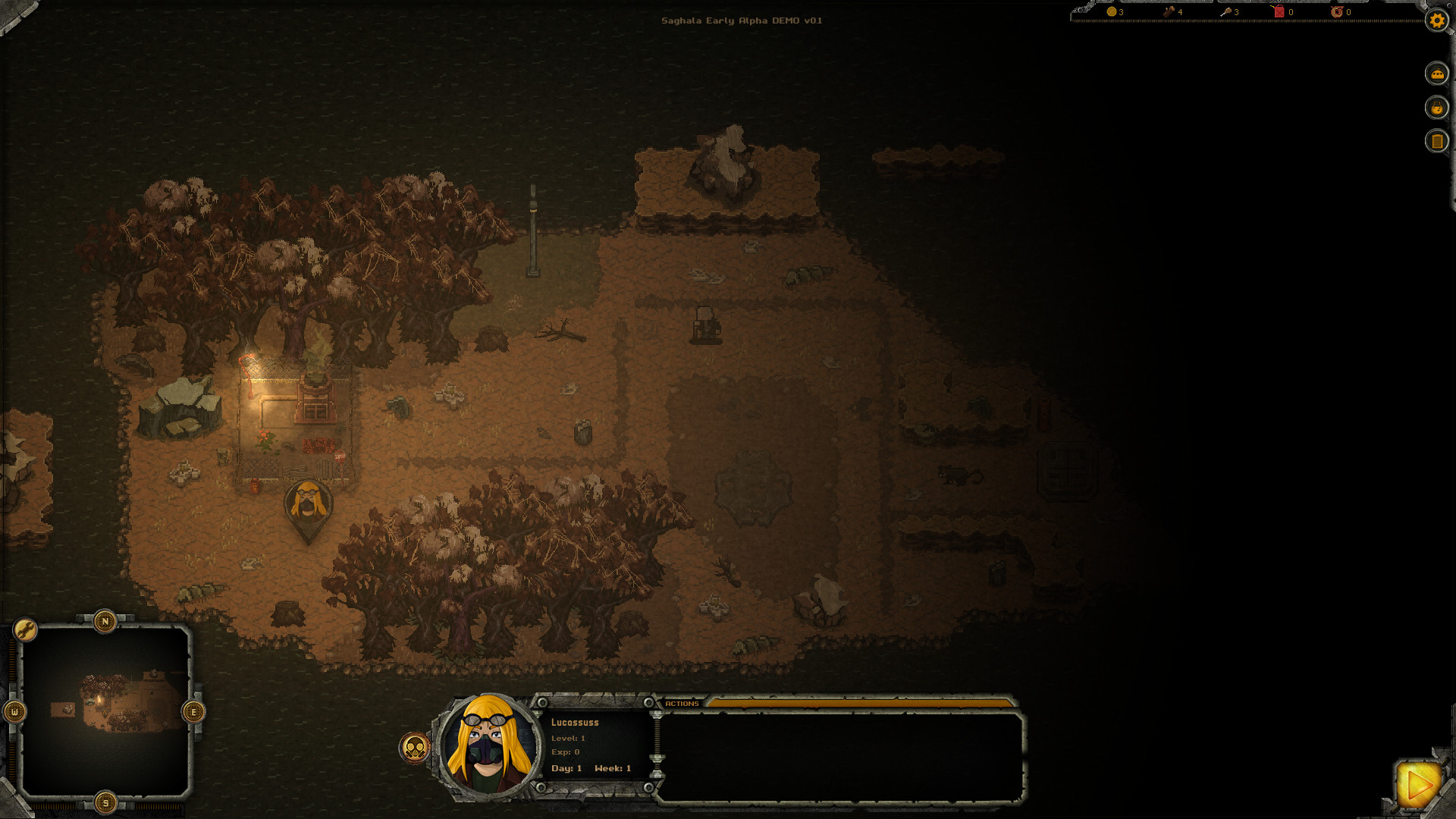1456x819 pixels.
Task: Click the player location marker on the map
Action: (307, 504)
